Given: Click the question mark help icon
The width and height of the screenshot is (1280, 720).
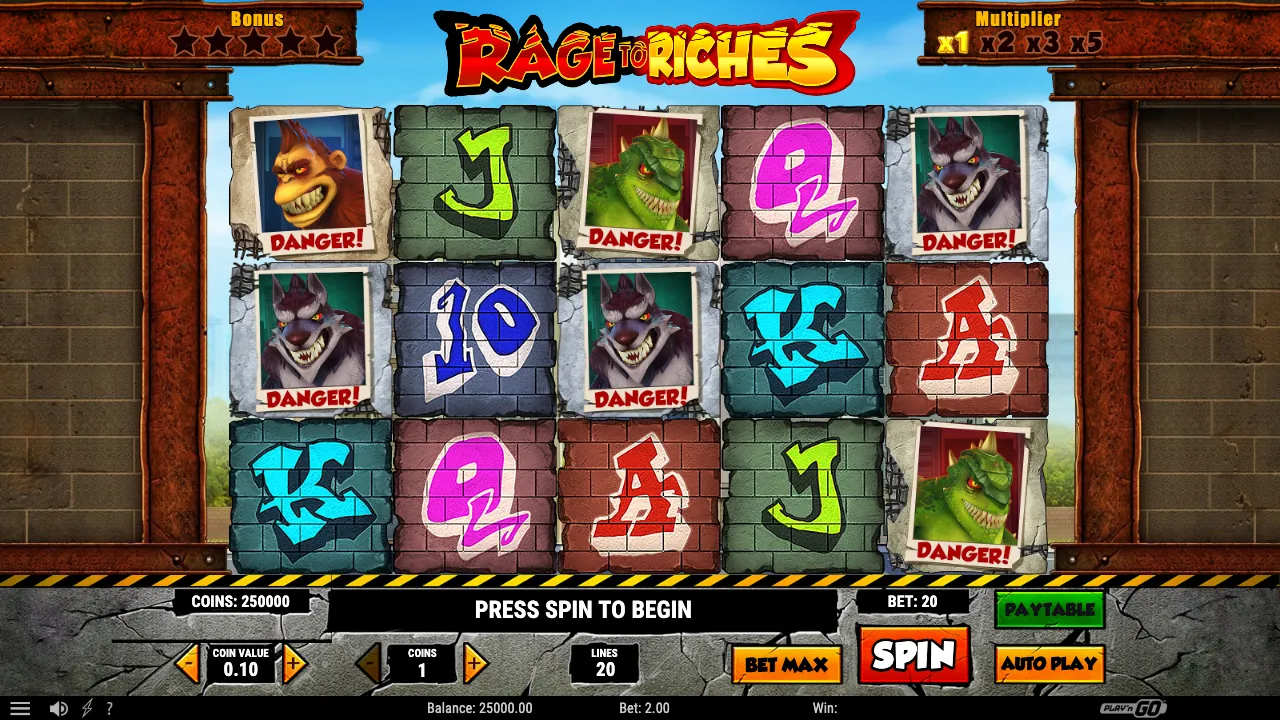Looking at the screenshot, I should [110, 708].
